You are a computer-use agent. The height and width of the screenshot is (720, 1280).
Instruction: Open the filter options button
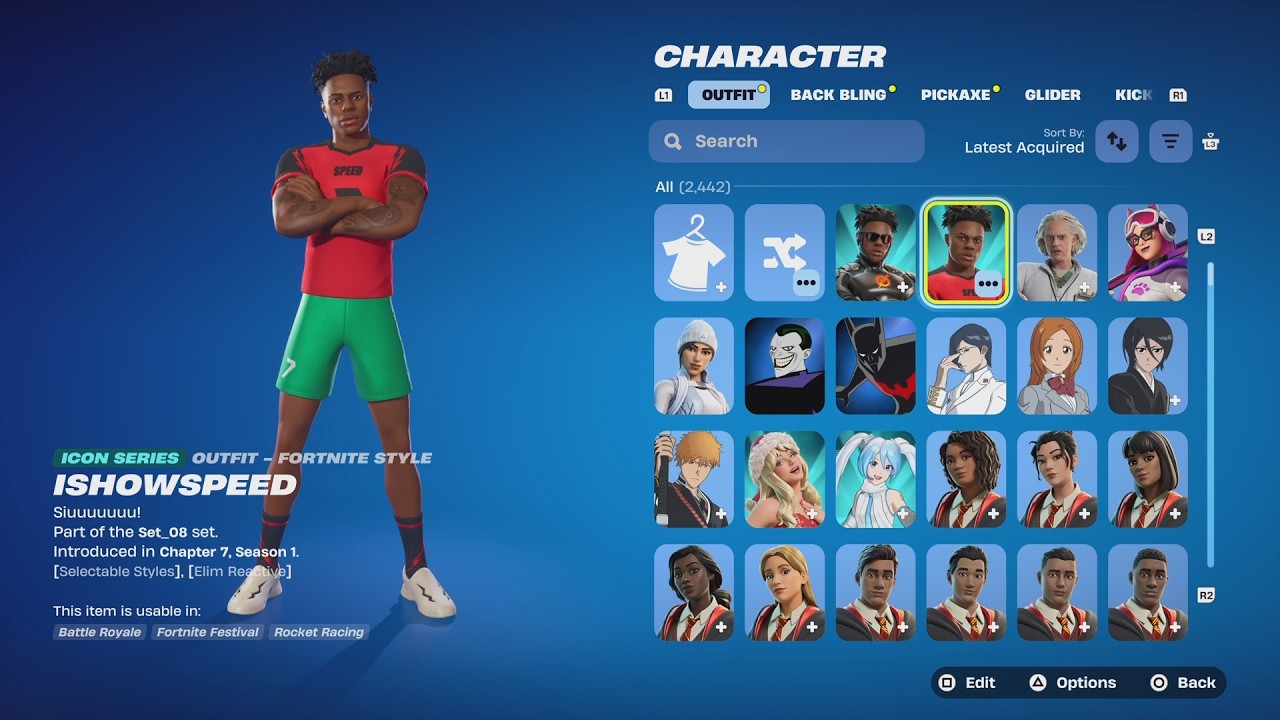pos(1170,142)
